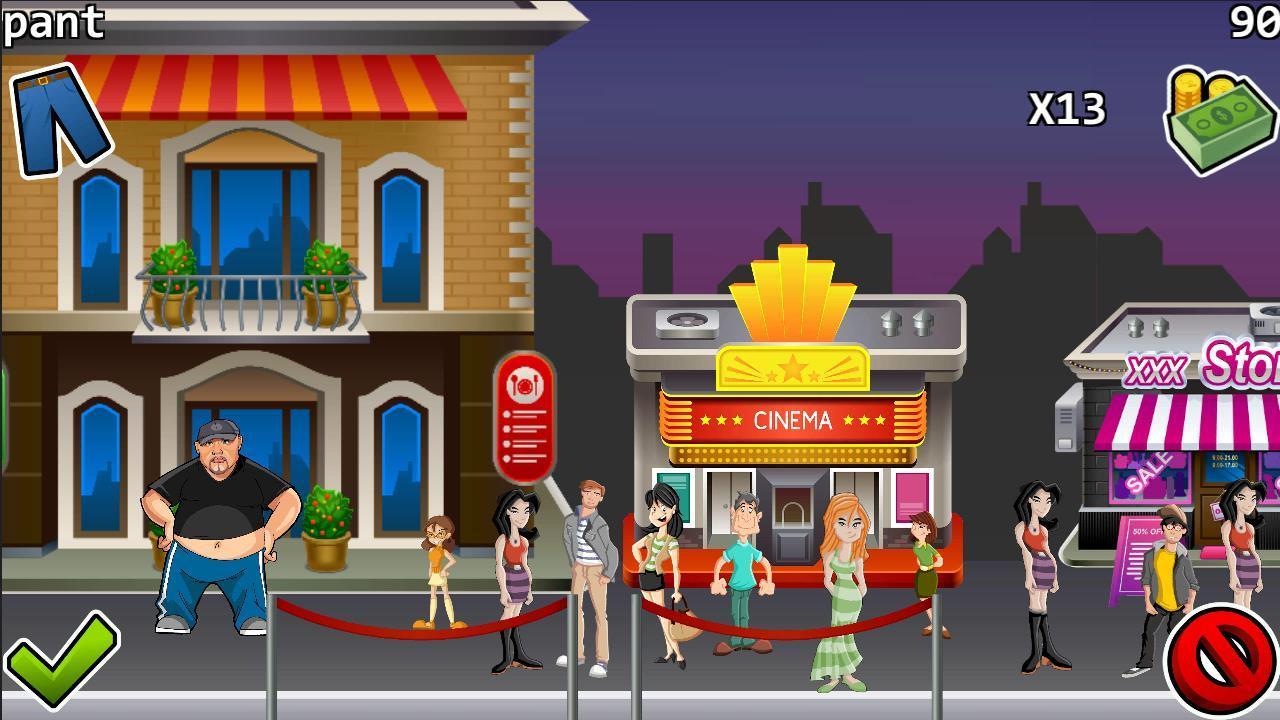The image size is (1280, 720).
Task: Tap the girl in the yellow skirt
Action: tap(440, 570)
